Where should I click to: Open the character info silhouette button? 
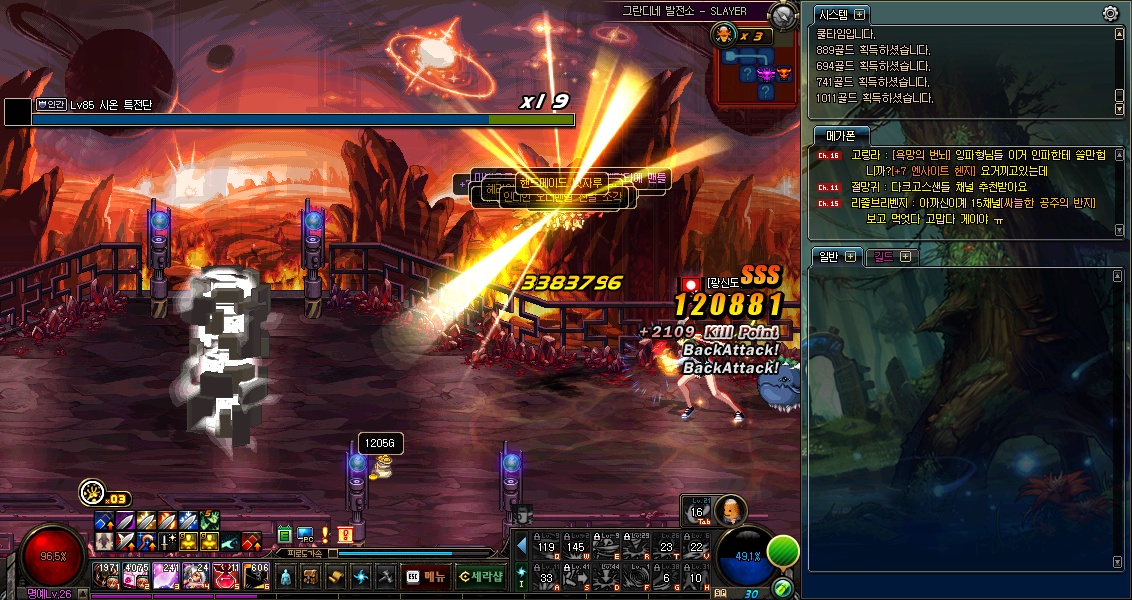(x=286, y=576)
